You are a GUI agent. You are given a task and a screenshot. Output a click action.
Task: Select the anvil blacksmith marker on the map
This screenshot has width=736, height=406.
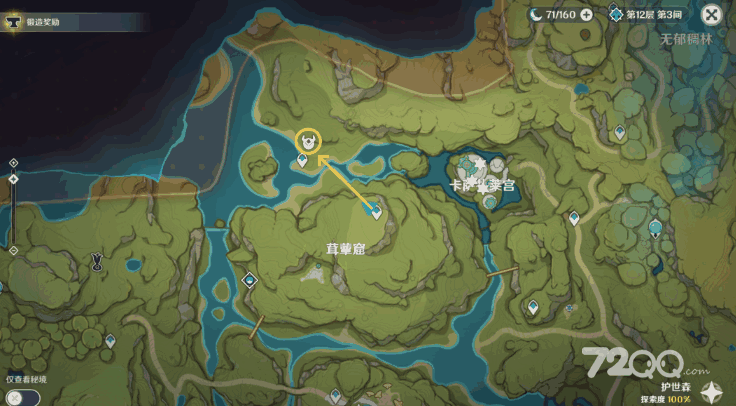tap(97, 261)
